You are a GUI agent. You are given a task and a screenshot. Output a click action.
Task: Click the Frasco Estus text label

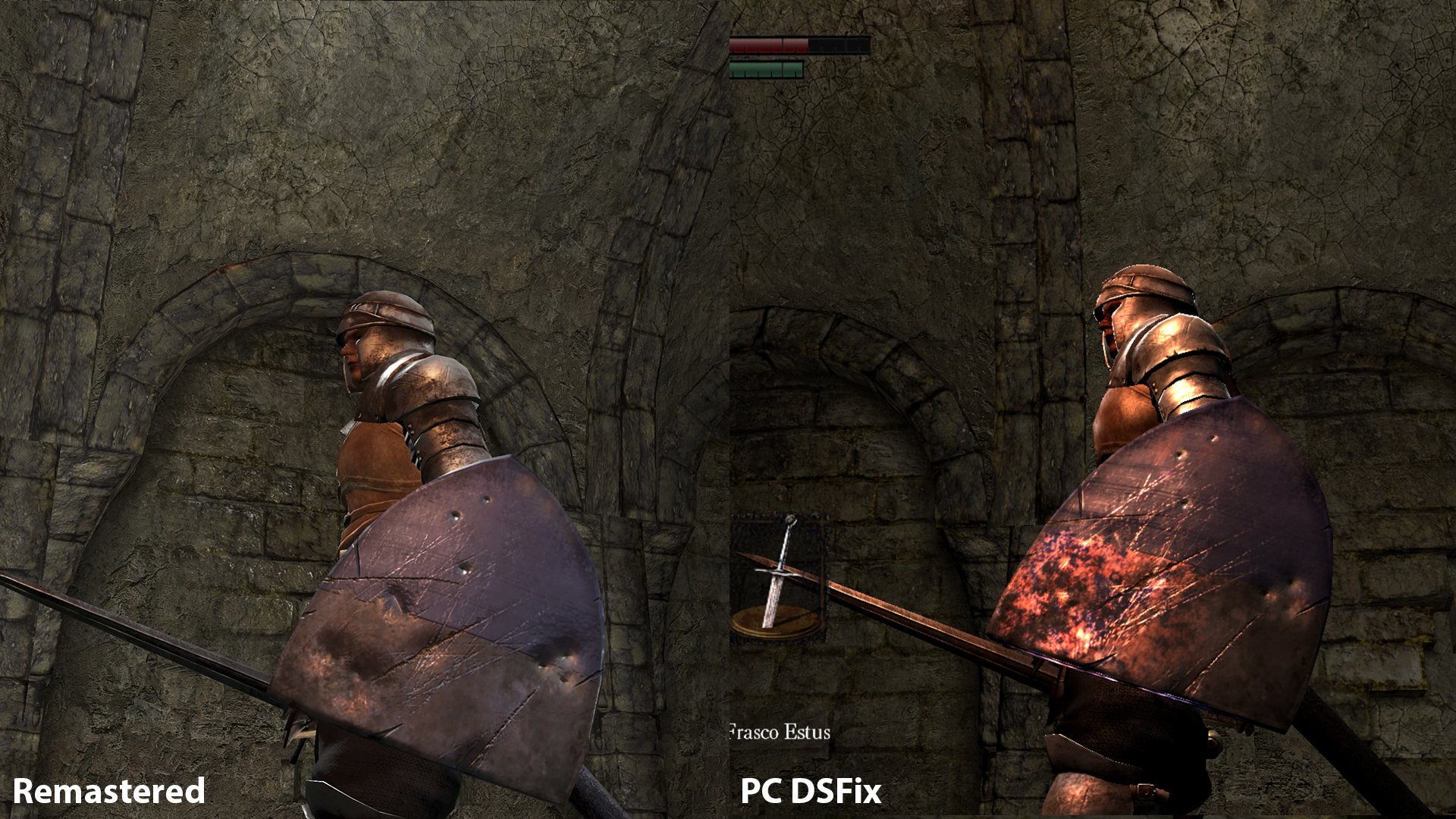click(x=780, y=733)
